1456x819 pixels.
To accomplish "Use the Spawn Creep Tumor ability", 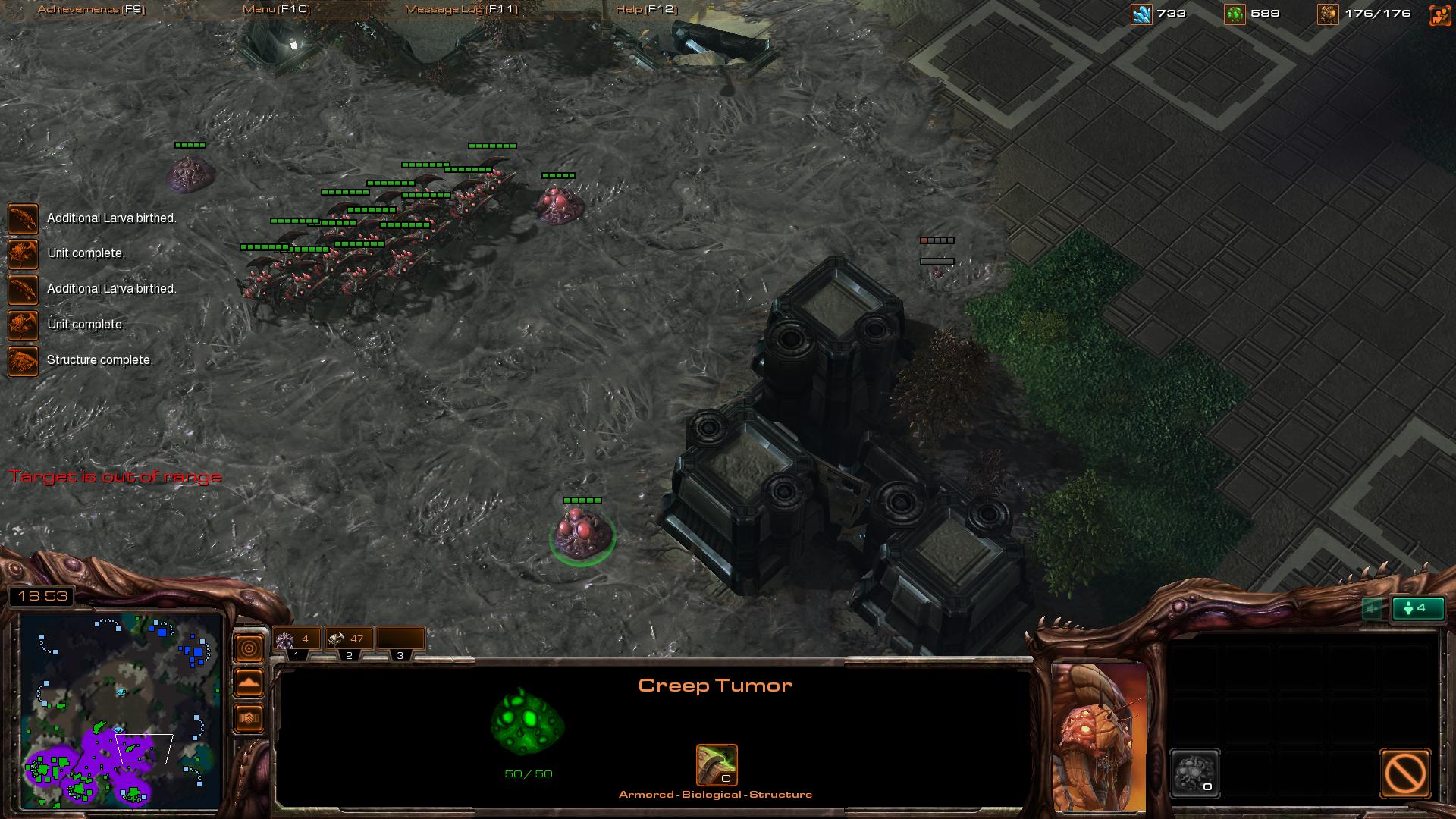I will tap(1195, 773).
